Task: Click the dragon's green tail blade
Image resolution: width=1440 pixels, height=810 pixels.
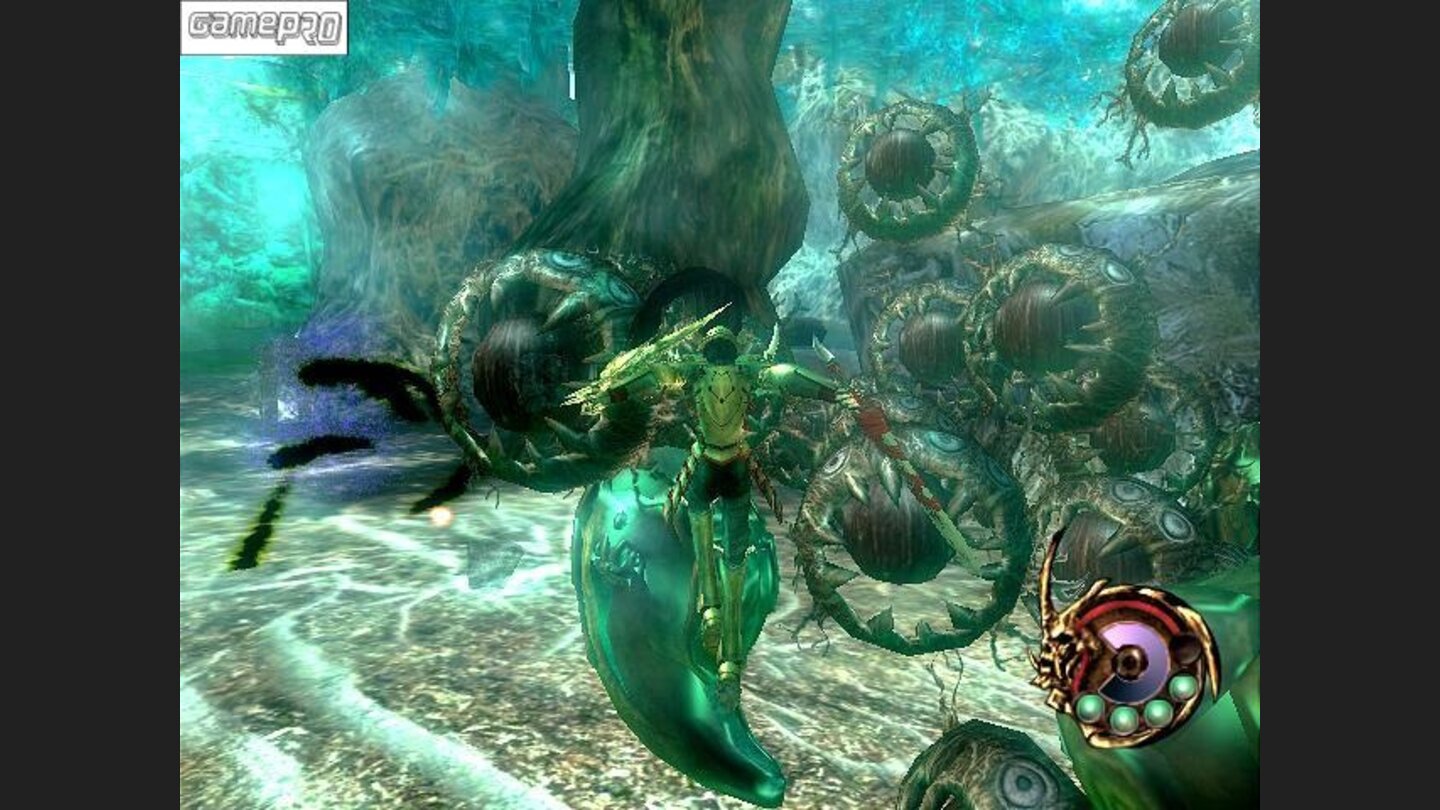Action: pyautogui.click(x=660, y=630)
